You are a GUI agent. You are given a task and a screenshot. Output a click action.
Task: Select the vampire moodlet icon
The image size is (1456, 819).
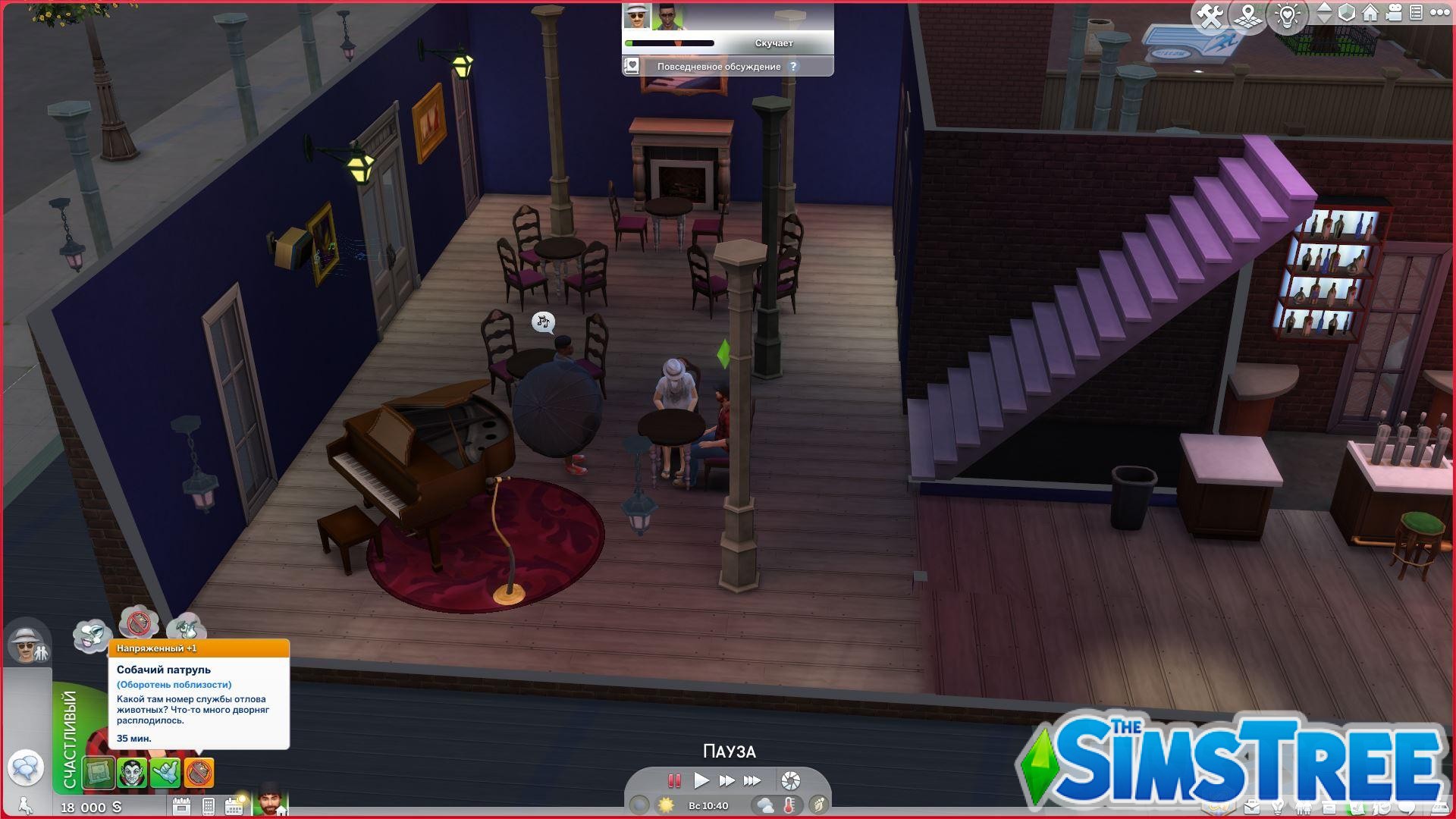click(133, 771)
